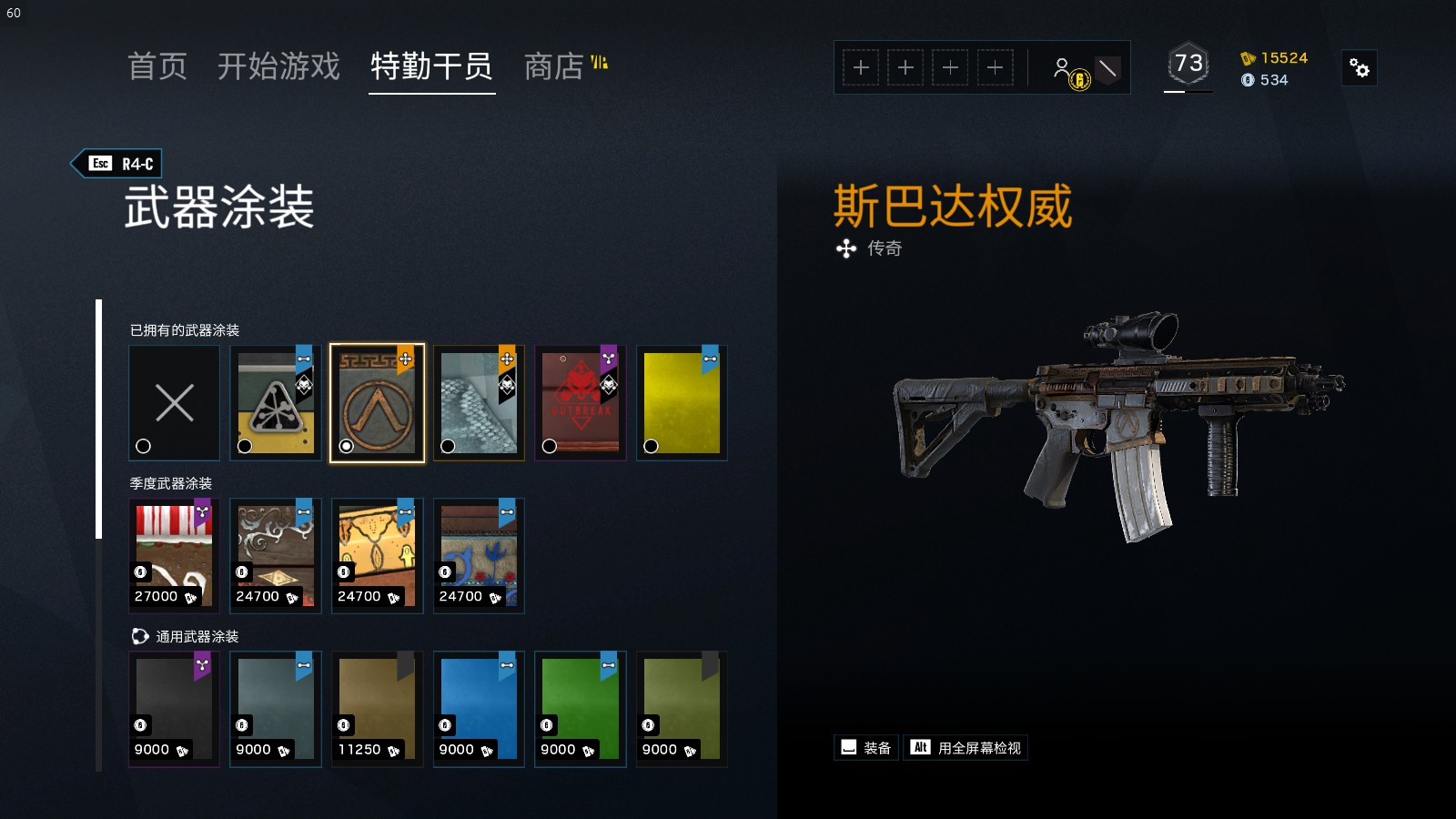Select the green universal skin for 9000
Viewport: 1456px width, 819px height.
tap(581, 709)
